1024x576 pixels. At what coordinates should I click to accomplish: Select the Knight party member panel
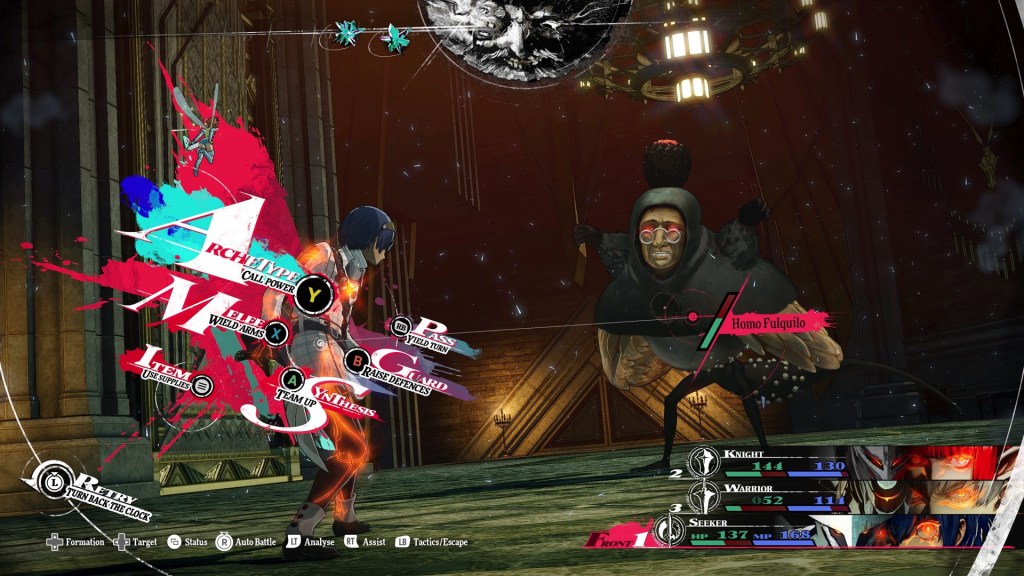pos(850,462)
